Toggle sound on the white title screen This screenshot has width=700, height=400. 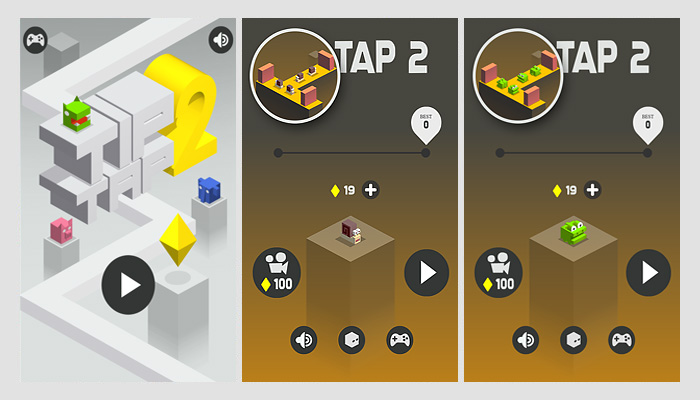pyautogui.click(x=220, y=40)
